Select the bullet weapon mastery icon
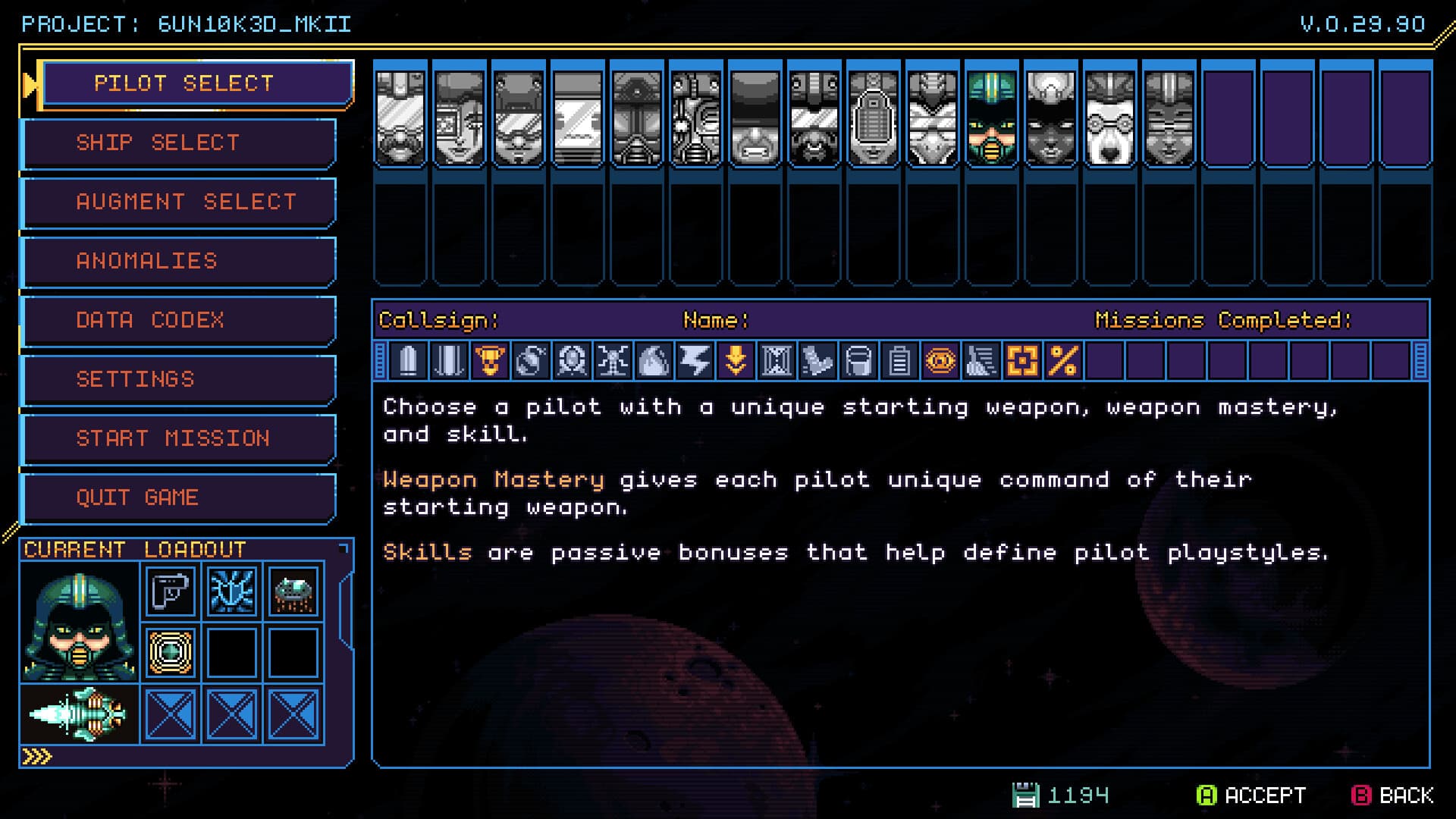 pyautogui.click(x=409, y=362)
